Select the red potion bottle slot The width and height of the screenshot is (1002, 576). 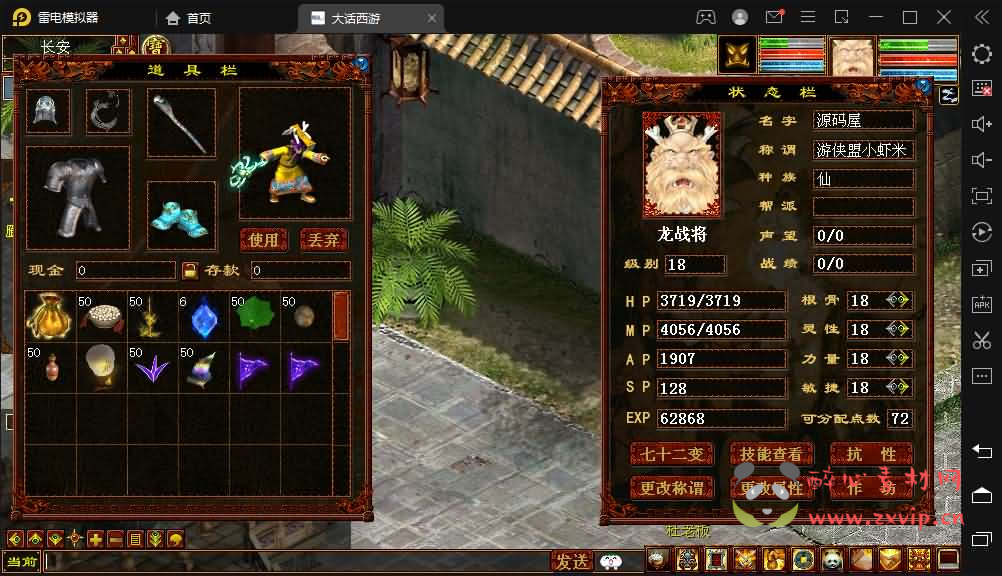48,368
